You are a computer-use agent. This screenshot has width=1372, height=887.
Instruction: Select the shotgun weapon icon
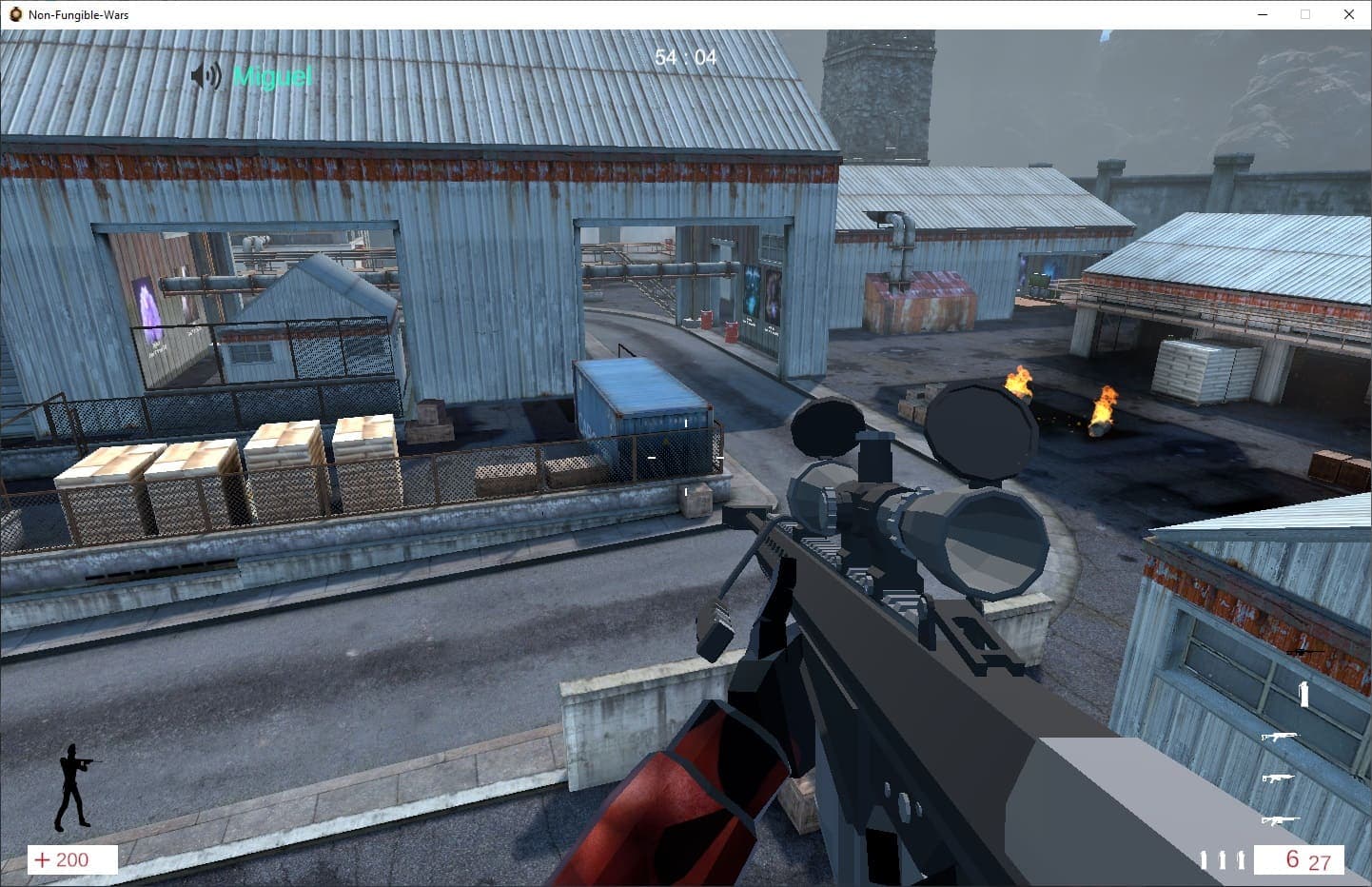(x=1278, y=777)
